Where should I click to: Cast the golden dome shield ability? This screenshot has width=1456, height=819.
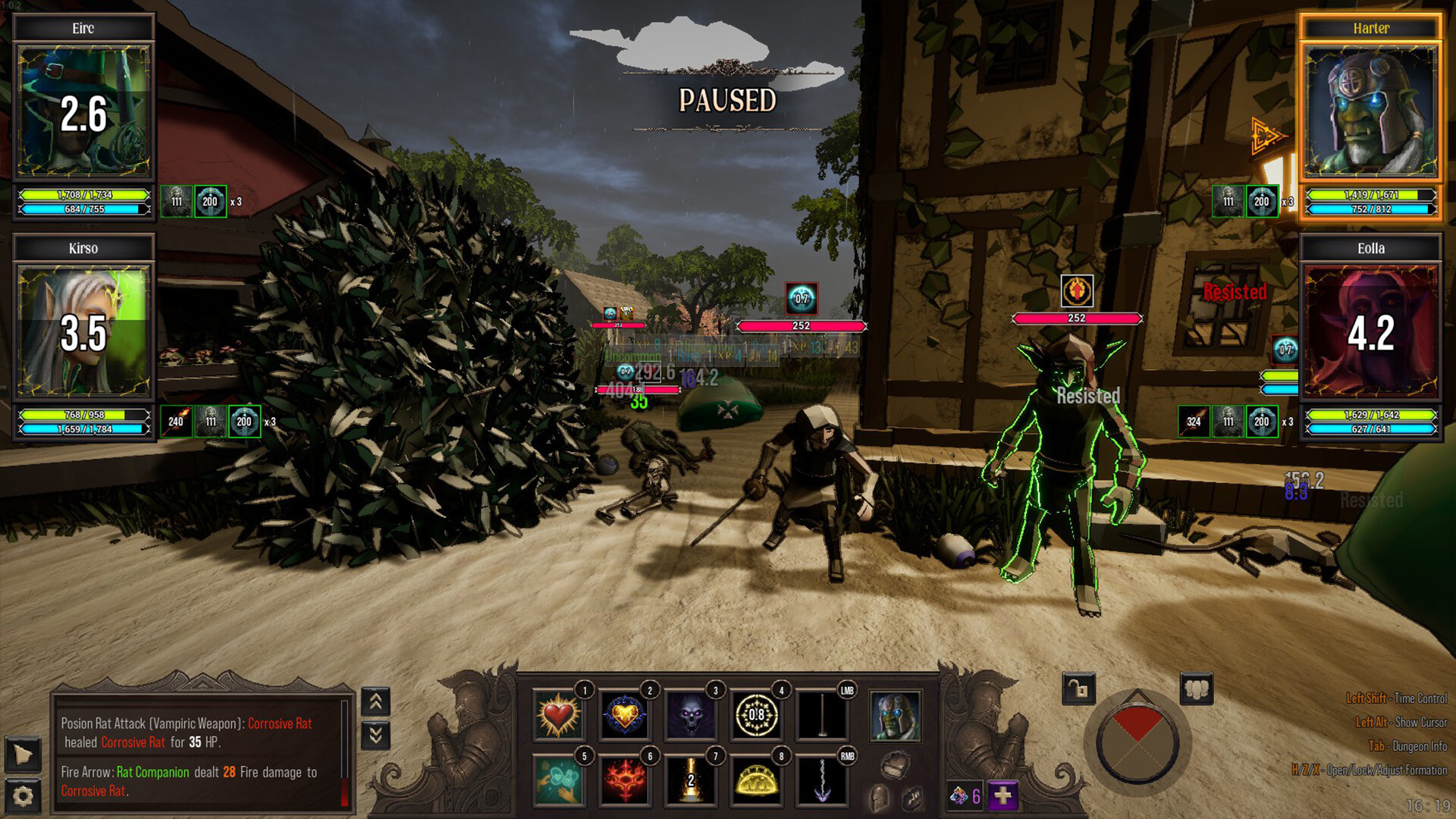756,780
